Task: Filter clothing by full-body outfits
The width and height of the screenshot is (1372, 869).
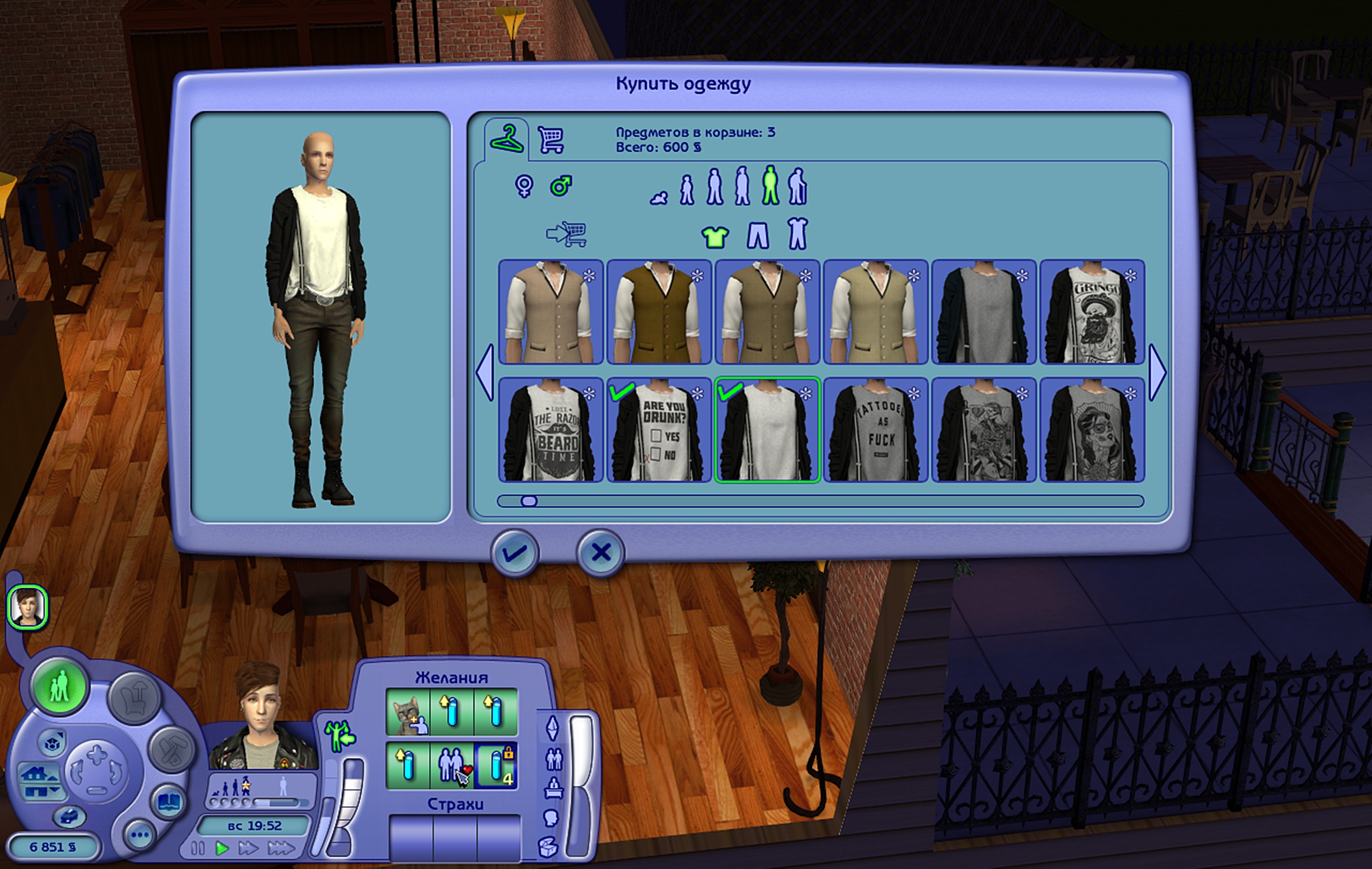Action: tap(797, 234)
